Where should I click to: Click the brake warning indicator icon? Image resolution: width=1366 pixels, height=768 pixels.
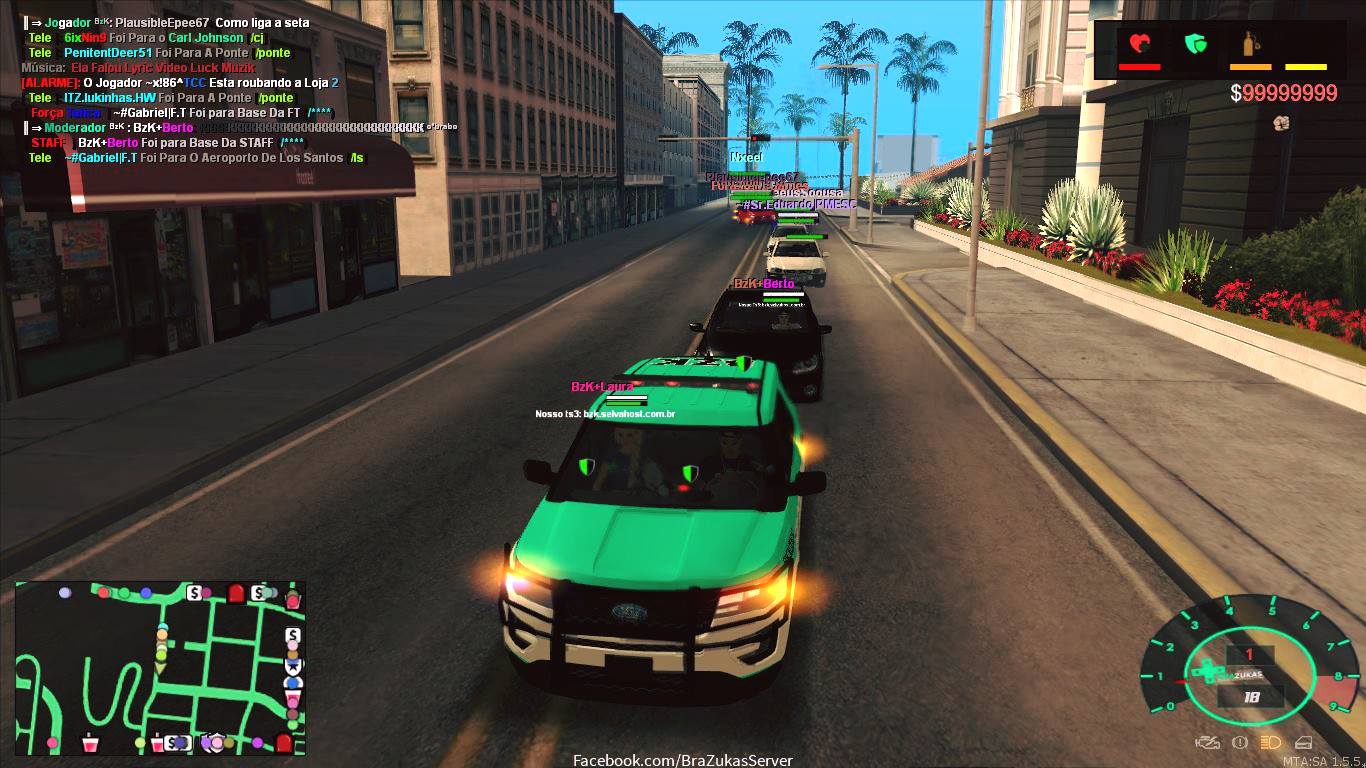click(x=1240, y=743)
